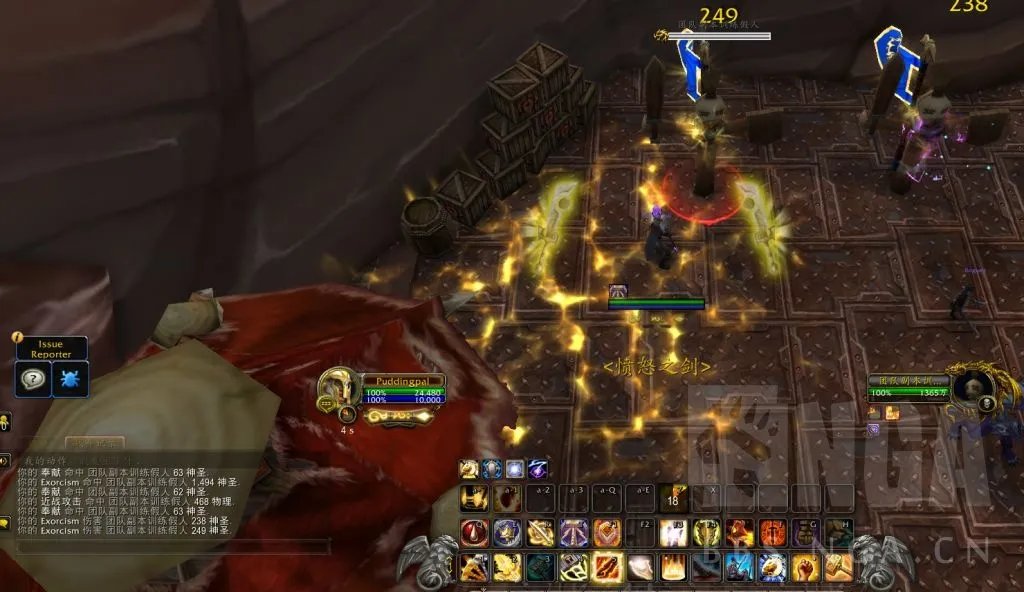Select the Puddingpal player portrait
Viewport: 1024px width, 592px height.
tap(338, 388)
